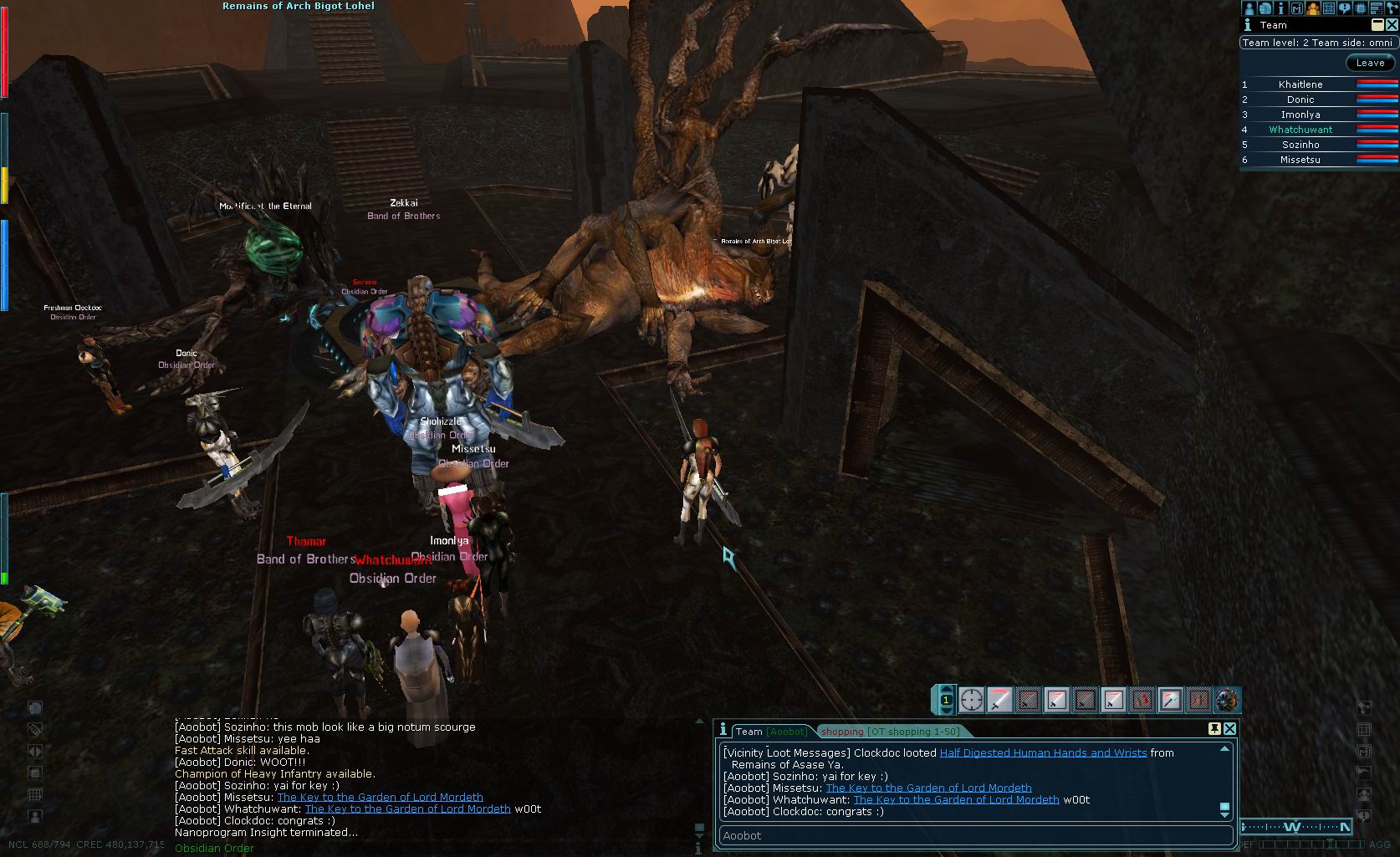Open the team icon in top toolbar
Image resolution: width=1400 pixels, height=857 pixels.
tap(1312, 8)
